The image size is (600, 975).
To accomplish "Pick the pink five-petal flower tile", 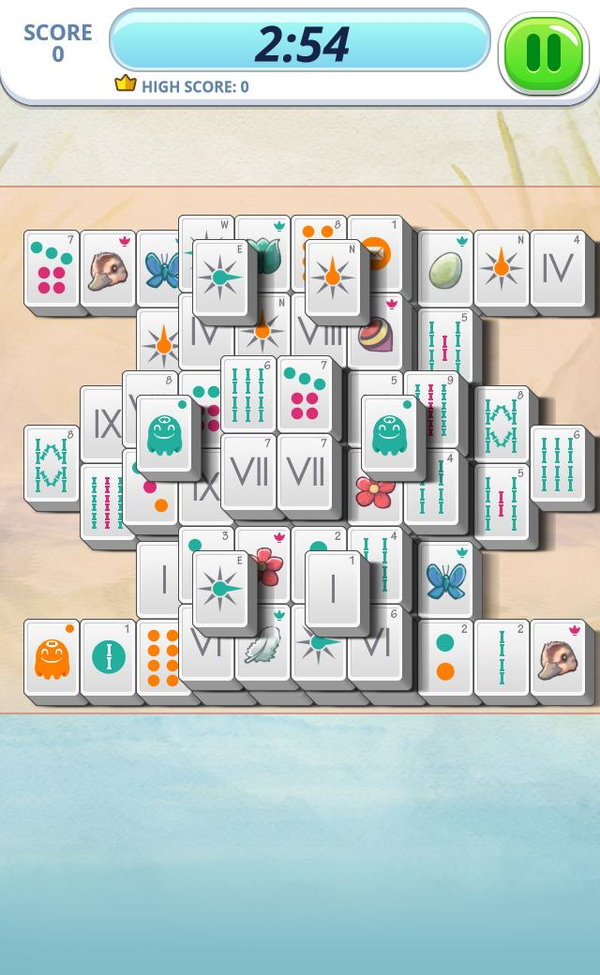I will coord(376,493).
